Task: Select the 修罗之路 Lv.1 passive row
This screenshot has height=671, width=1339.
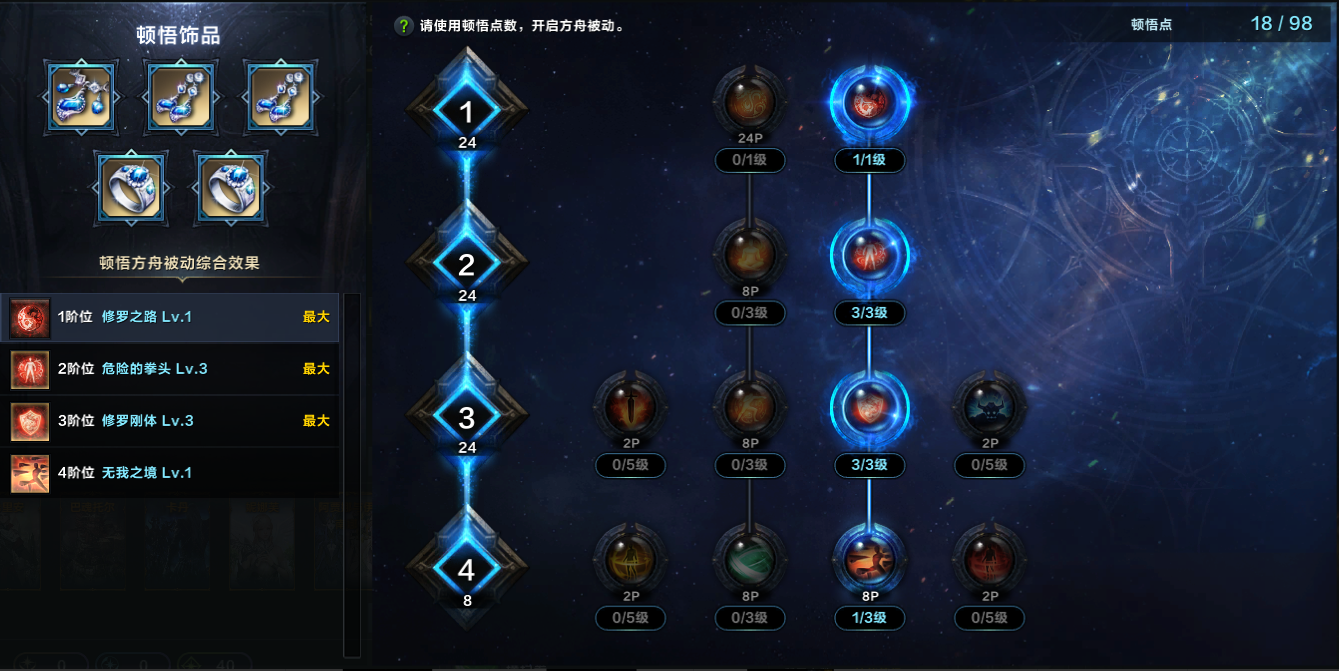Action: tap(170, 317)
